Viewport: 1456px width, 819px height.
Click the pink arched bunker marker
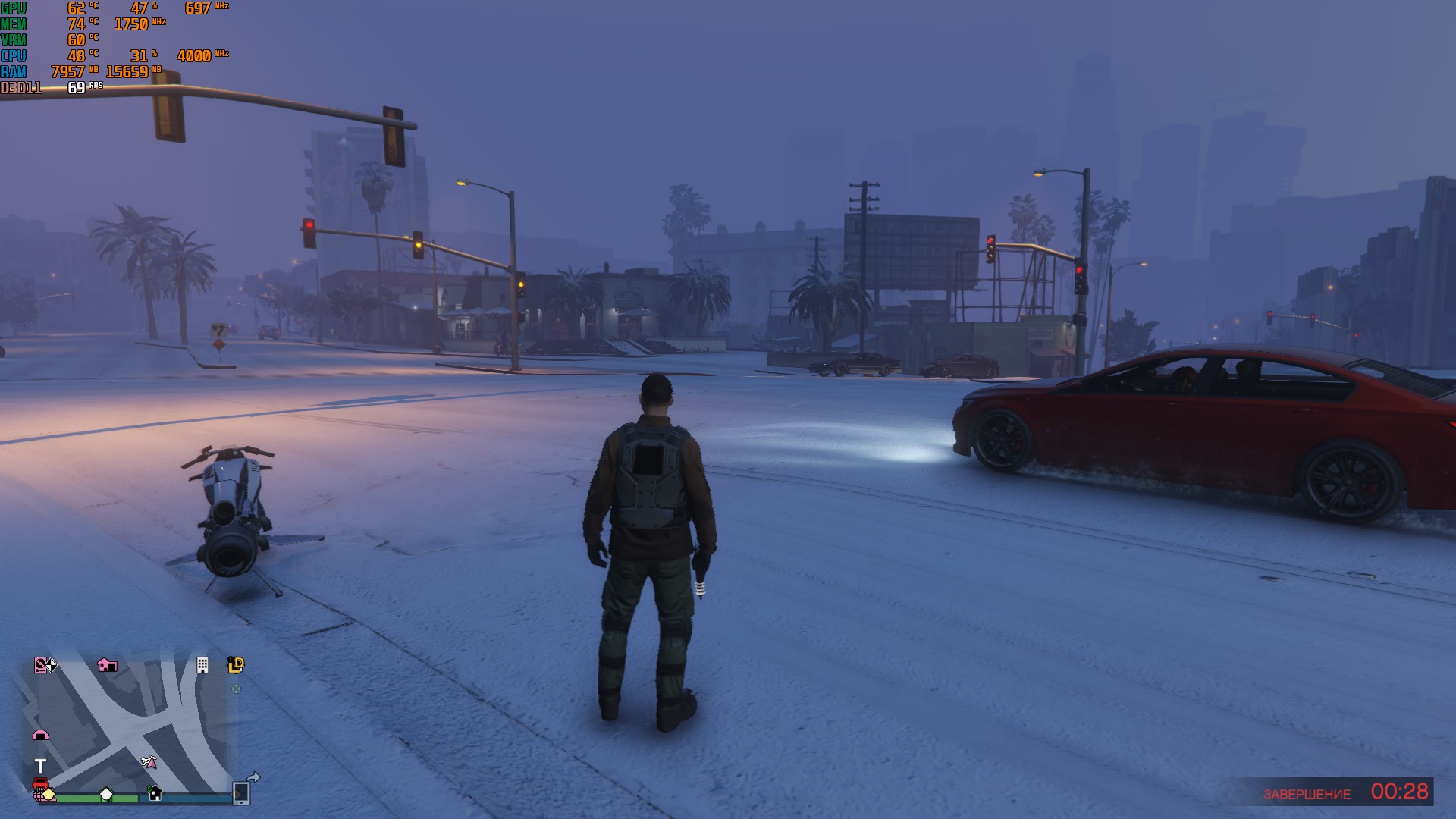40,734
